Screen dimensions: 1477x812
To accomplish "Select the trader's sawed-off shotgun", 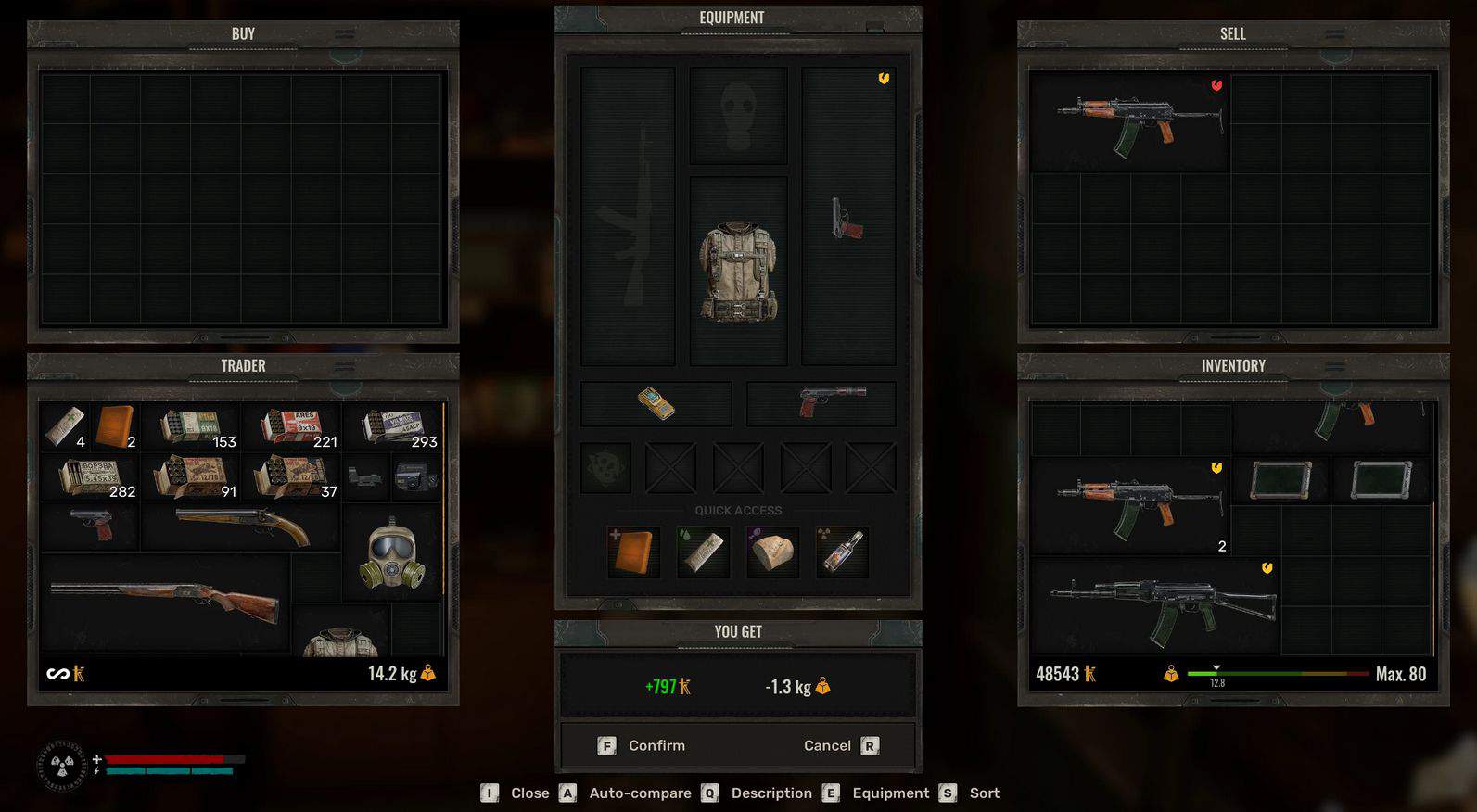I will (x=241, y=527).
